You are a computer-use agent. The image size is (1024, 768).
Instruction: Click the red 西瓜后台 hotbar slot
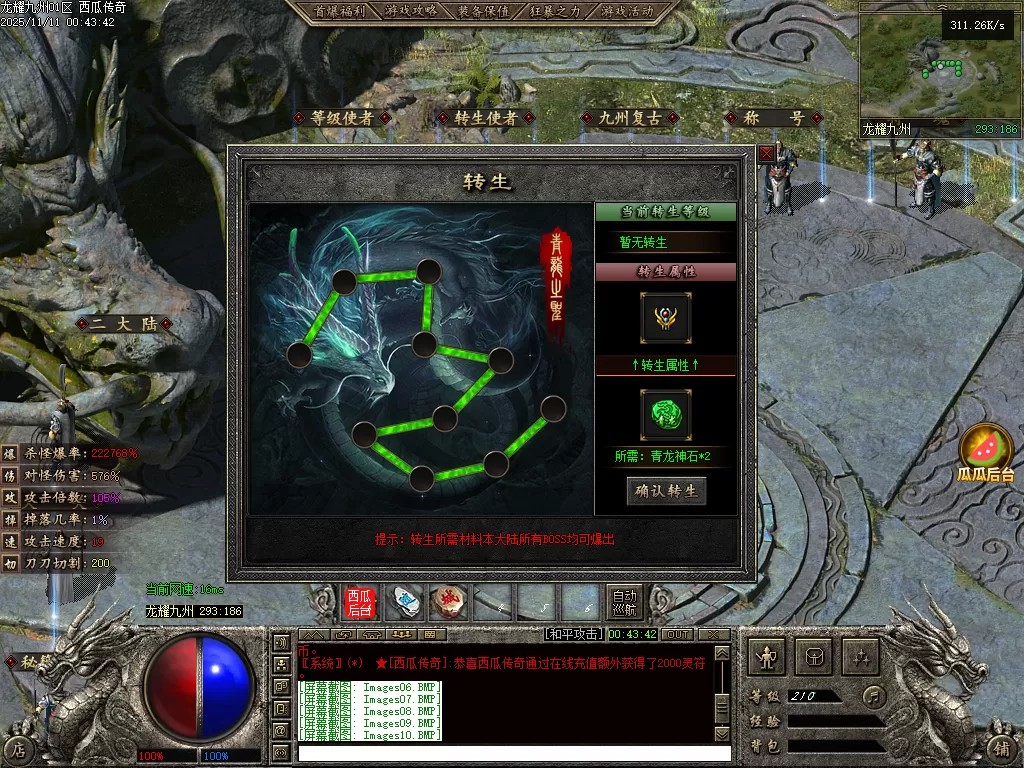[360, 603]
